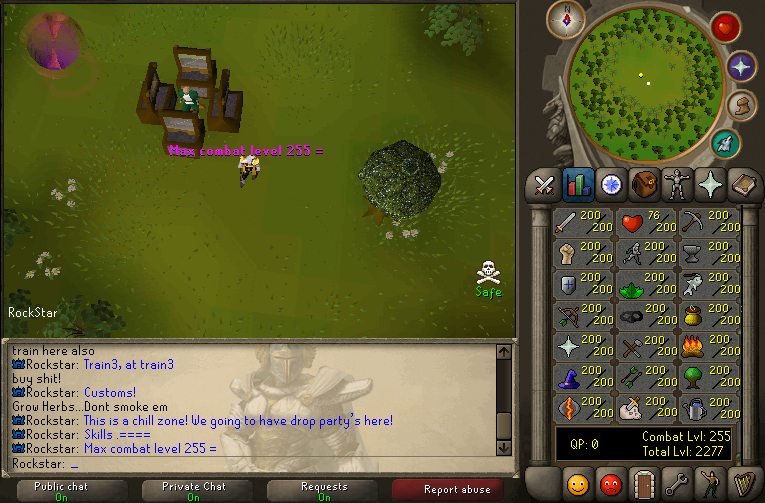Show the Worn Equipment tab
The height and width of the screenshot is (503, 765).
[676, 185]
